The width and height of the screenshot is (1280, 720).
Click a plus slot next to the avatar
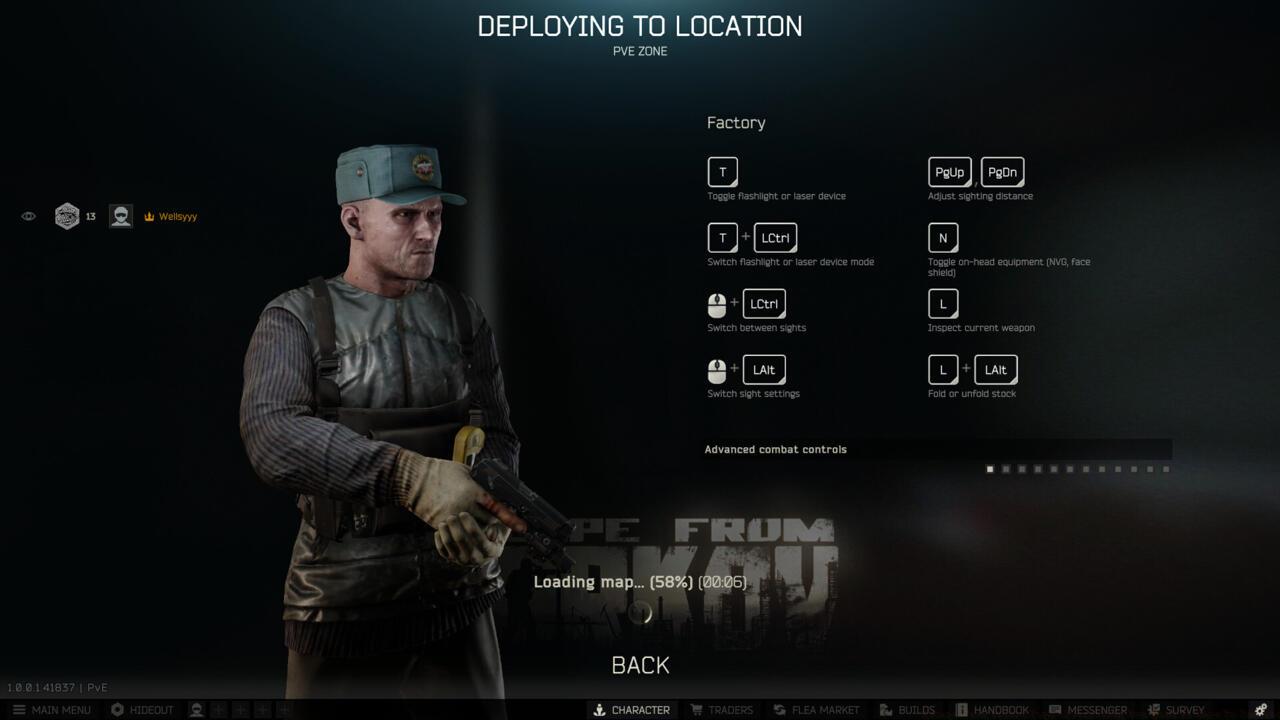pyautogui.click(x=219, y=709)
